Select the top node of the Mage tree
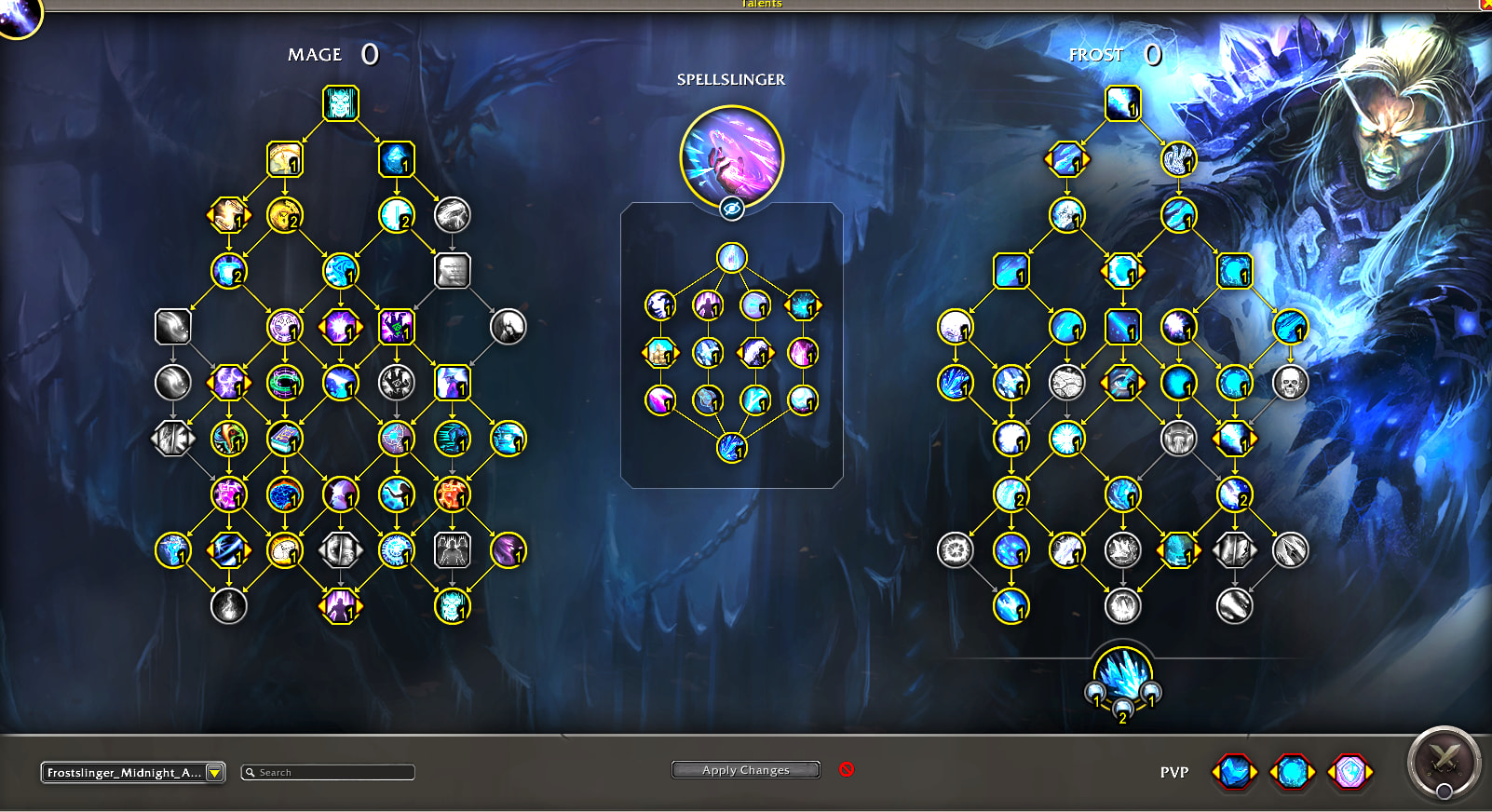The height and width of the screenshot is (812, 1492). click(x=341, y=103)
